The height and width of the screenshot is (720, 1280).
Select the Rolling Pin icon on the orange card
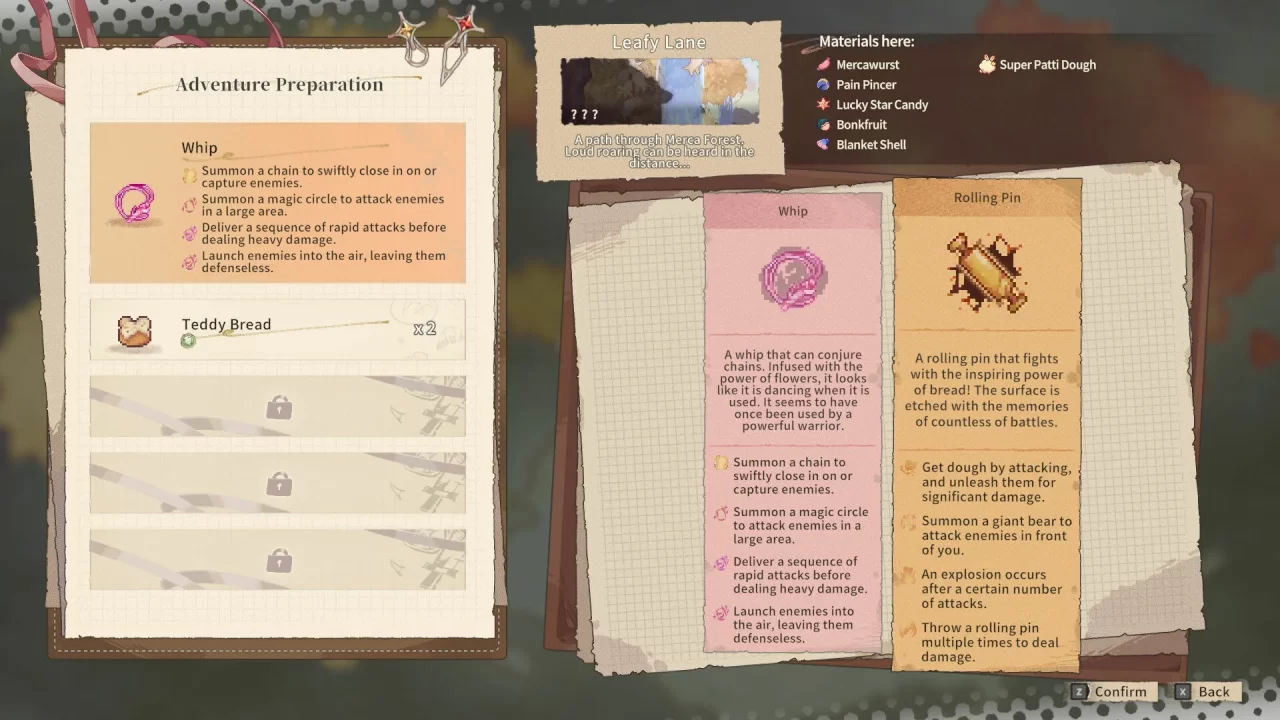986,273
